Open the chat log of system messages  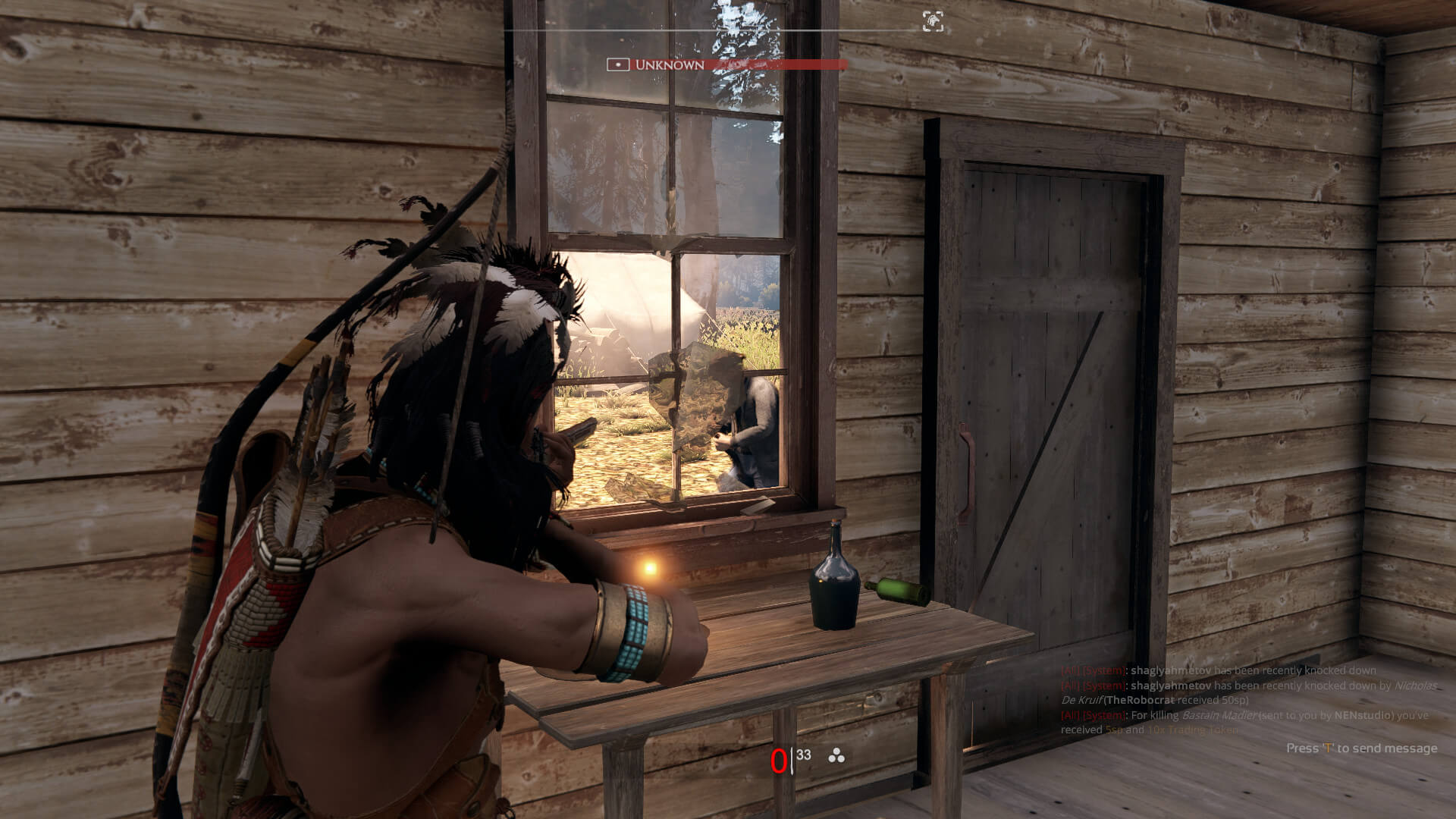pyautogui.click(x=1247, y=700)
